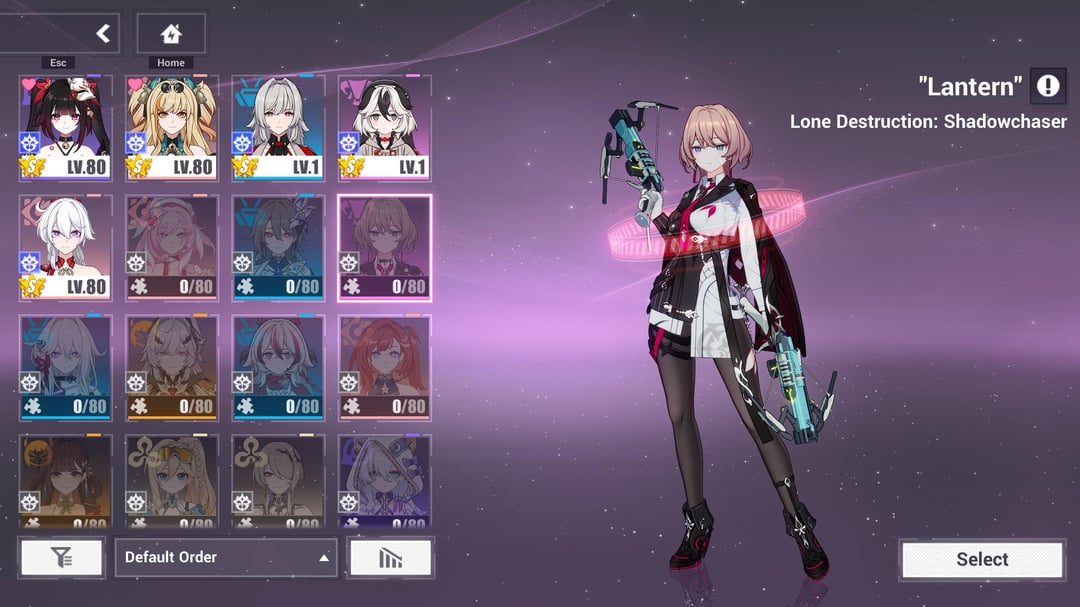Select the locked character with orange horns
This screenshot has height=607, width=1080.
[x=172, y=366]
